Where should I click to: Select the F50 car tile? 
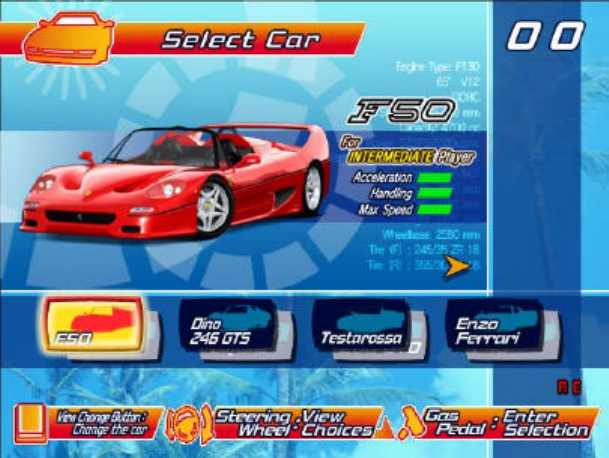pyautogui.click(x=93, y=327)
